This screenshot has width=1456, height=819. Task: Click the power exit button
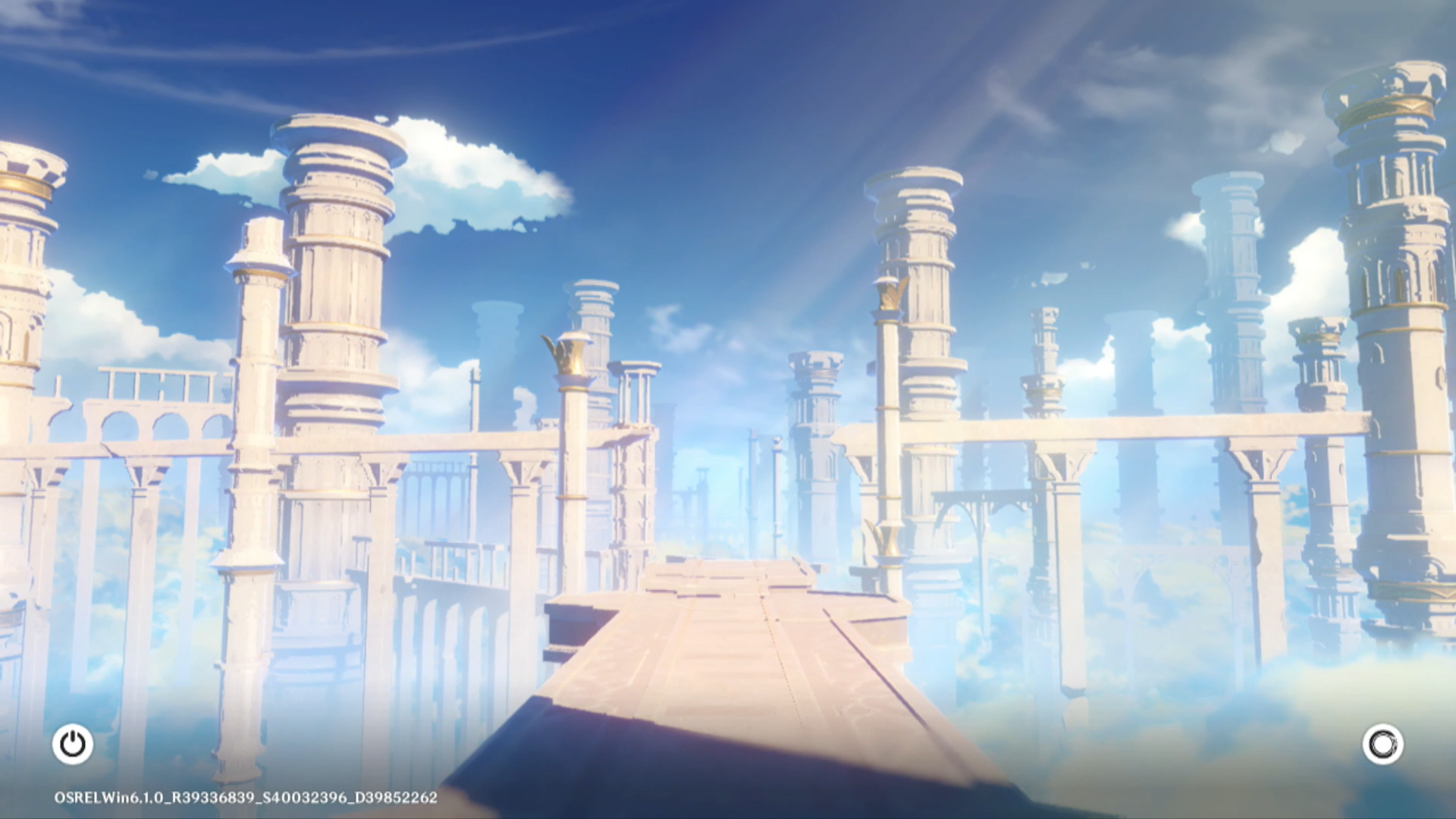point(73,744)
